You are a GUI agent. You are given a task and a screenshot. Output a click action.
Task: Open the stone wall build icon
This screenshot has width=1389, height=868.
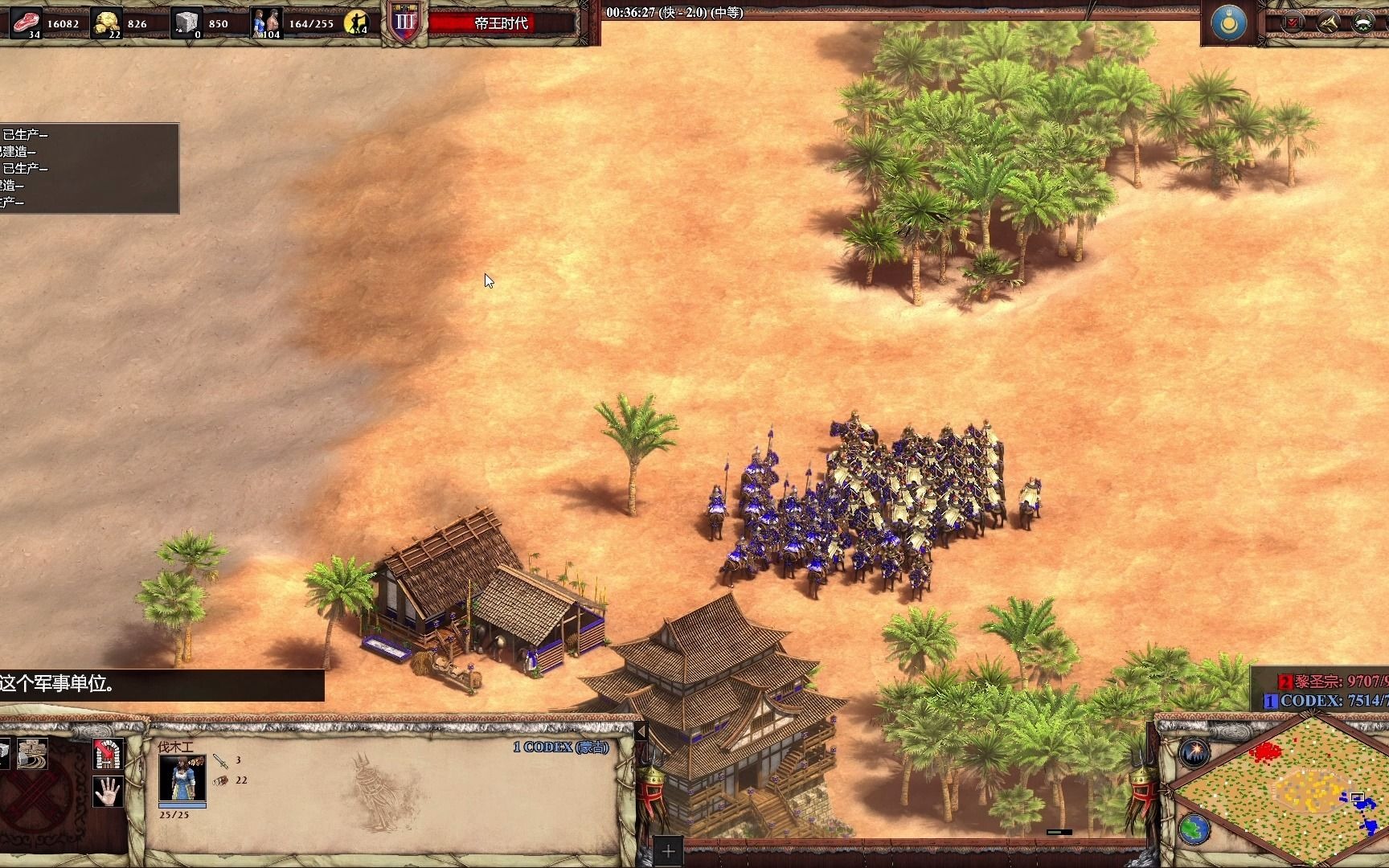pyautogui.click(x=32, y=753)
